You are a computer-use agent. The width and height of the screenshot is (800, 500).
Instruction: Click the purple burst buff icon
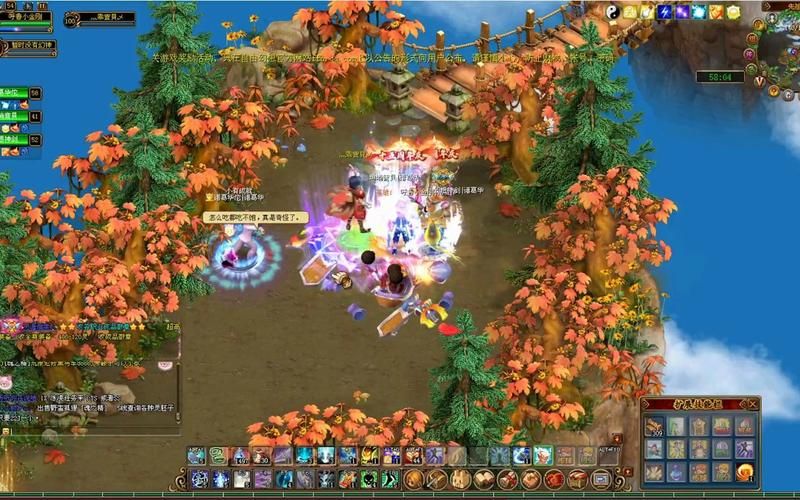tap(682, 12)
